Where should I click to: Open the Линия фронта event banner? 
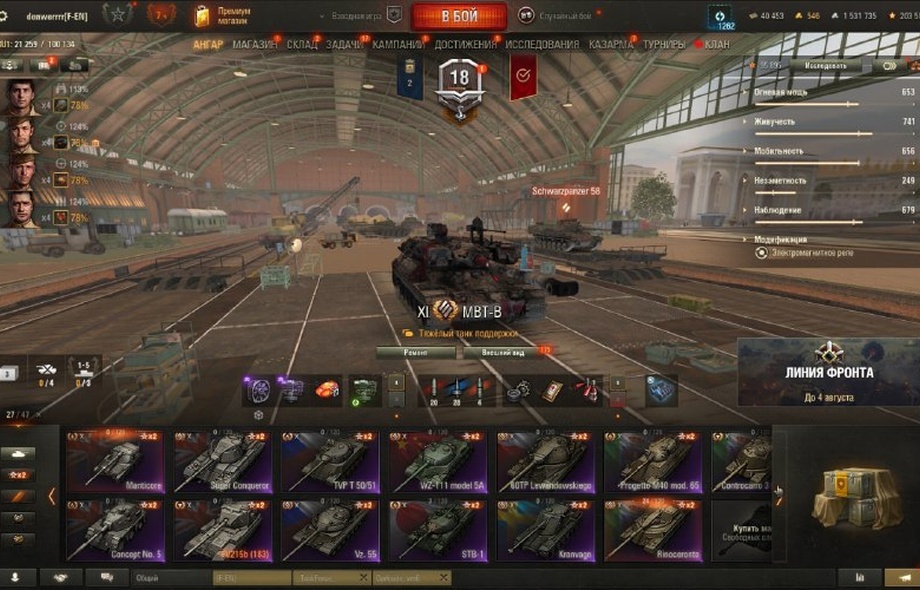828,372
